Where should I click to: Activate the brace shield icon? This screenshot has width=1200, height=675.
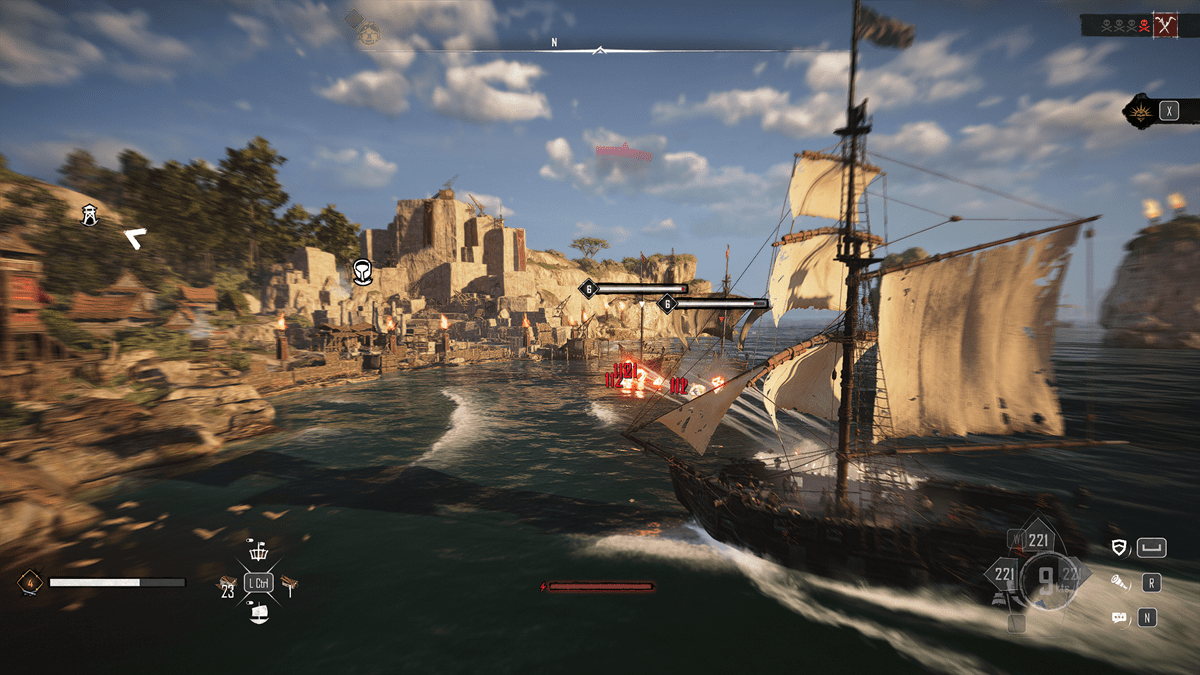point(1120,547)
